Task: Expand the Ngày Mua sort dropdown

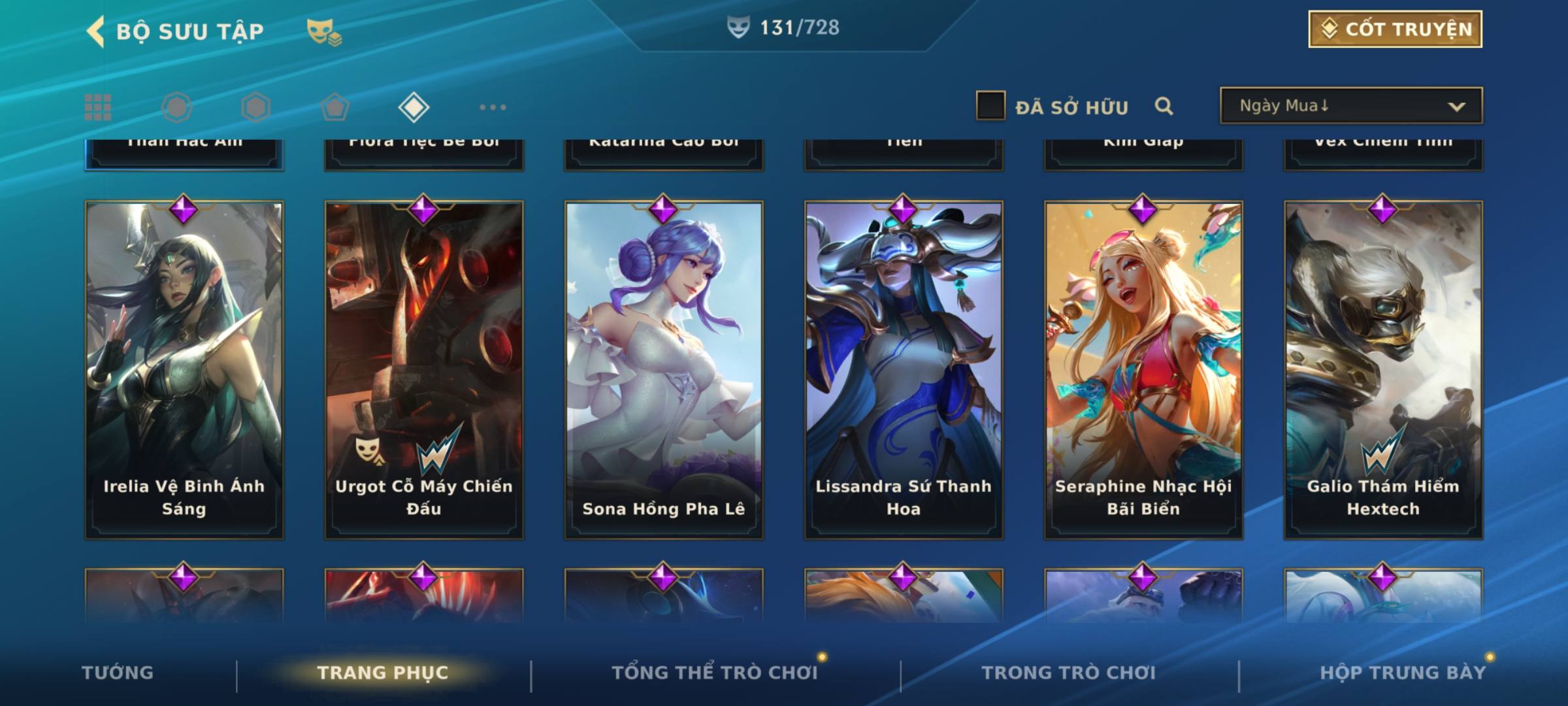Action: [1350, 106]
